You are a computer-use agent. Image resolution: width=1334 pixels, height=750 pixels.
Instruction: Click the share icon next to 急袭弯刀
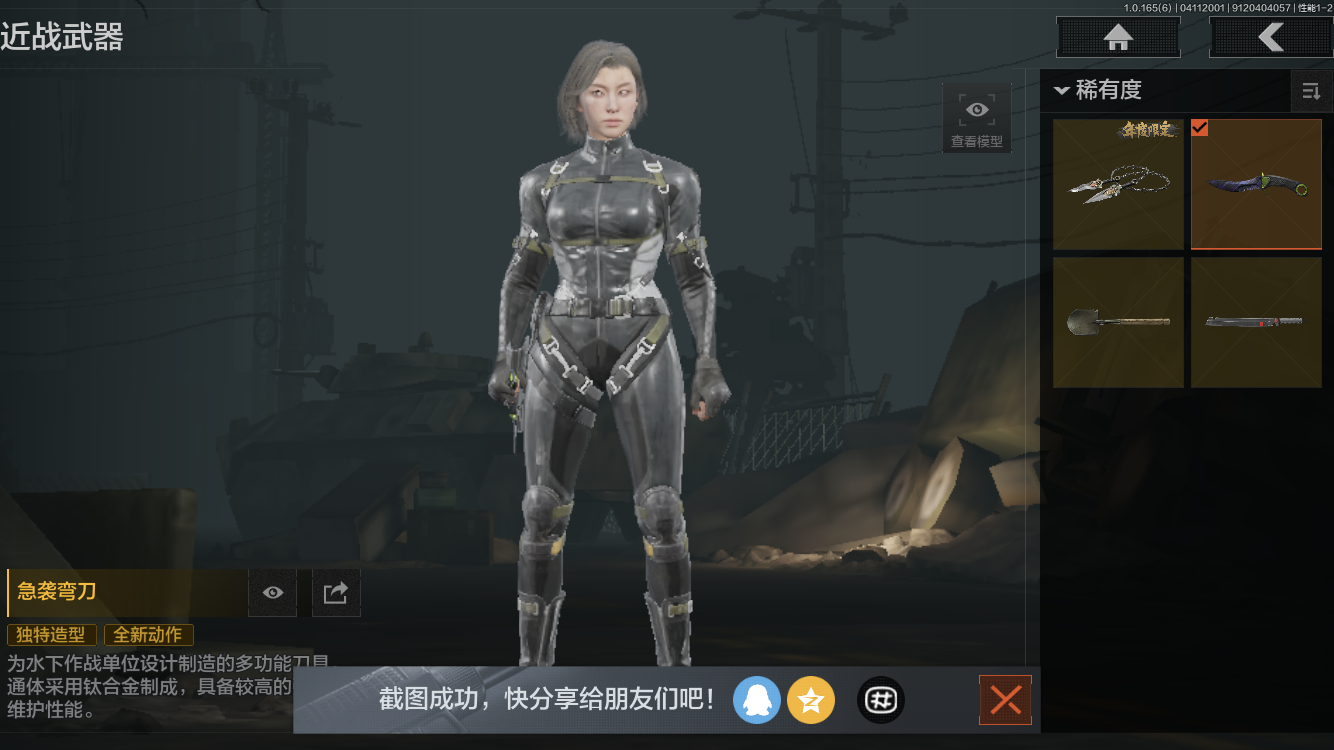[x=336, y=592]
